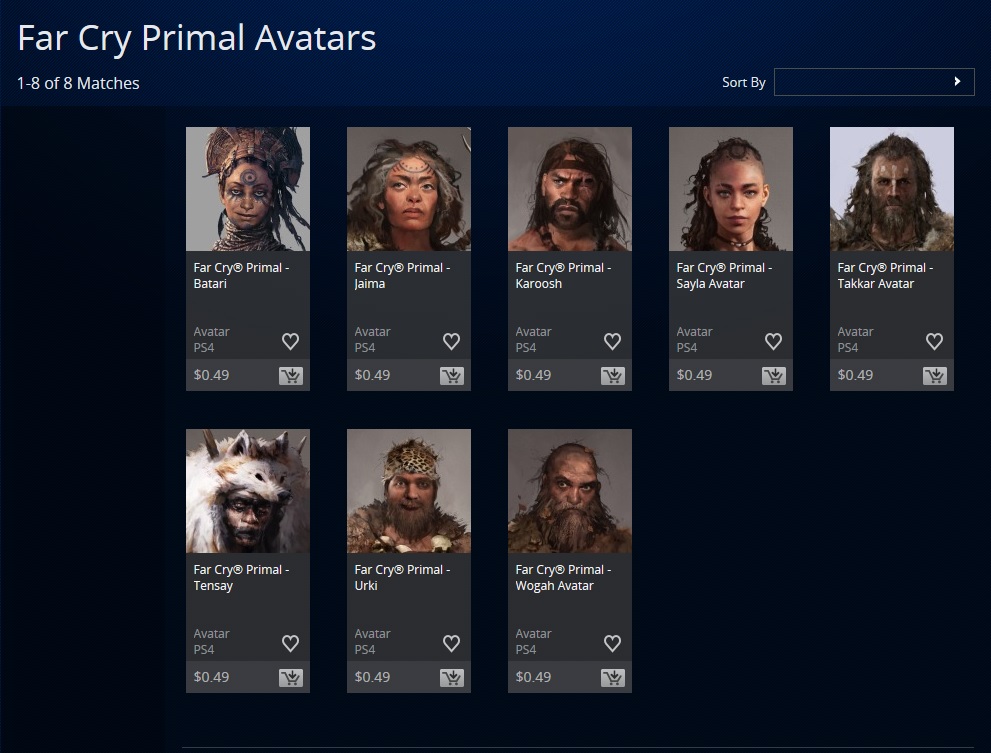Image resolution: width=991 pixels, height=753 pixels.
Task: Click the Far Cry Primal - Takkar Avatar title
Action: pyautogui.click(x=885, y=275)
